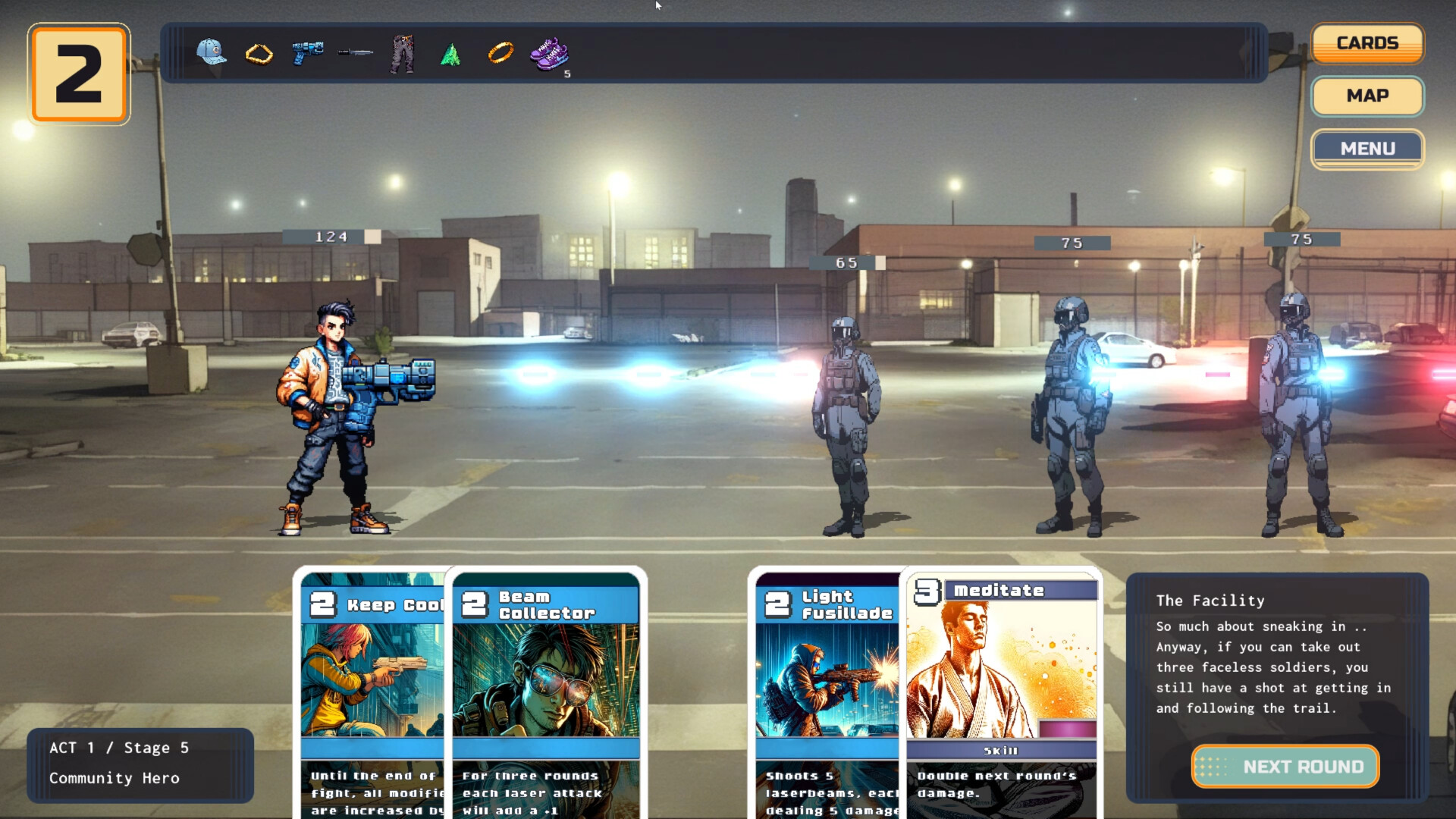Equip the blue laser pistol

tap(306, 53)
